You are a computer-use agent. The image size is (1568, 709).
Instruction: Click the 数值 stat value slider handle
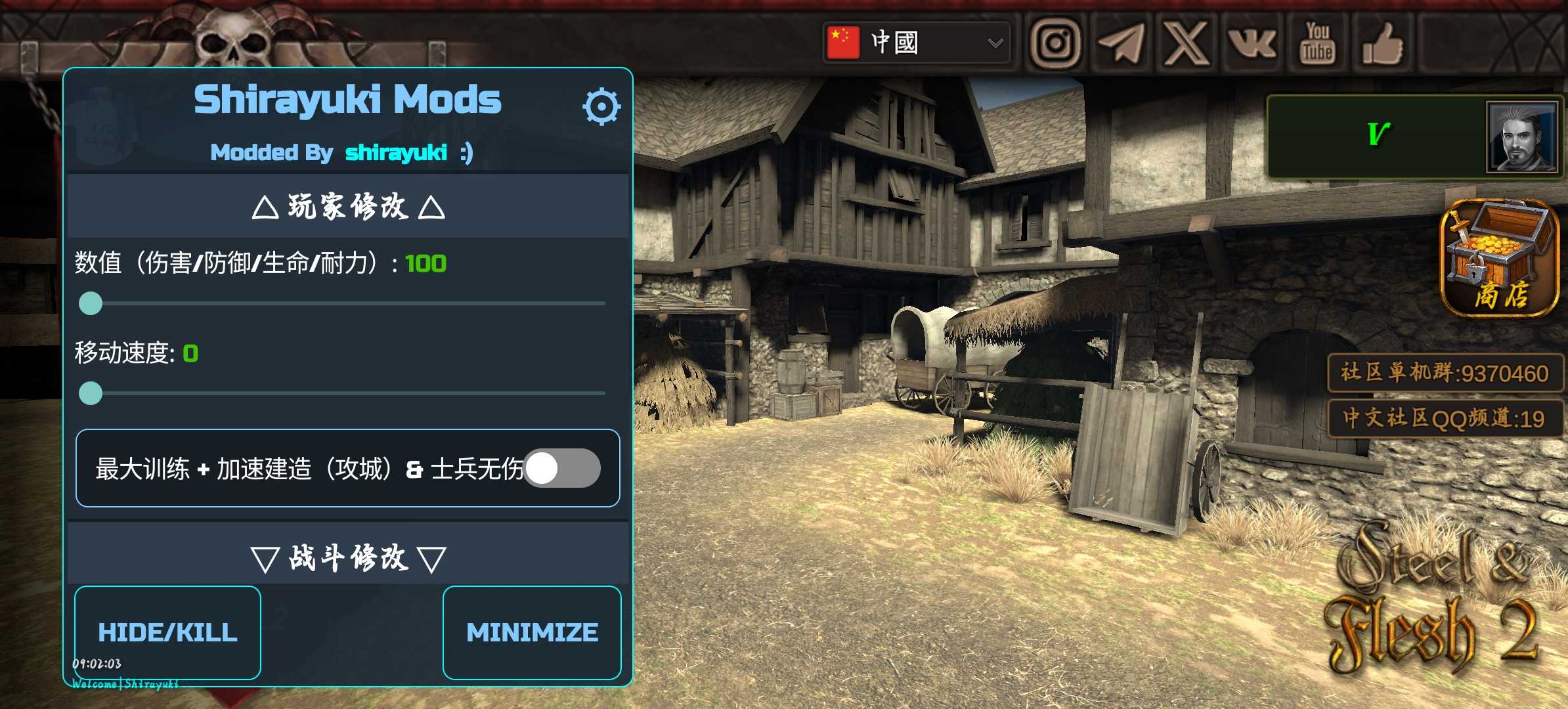(x=91, y=303)
